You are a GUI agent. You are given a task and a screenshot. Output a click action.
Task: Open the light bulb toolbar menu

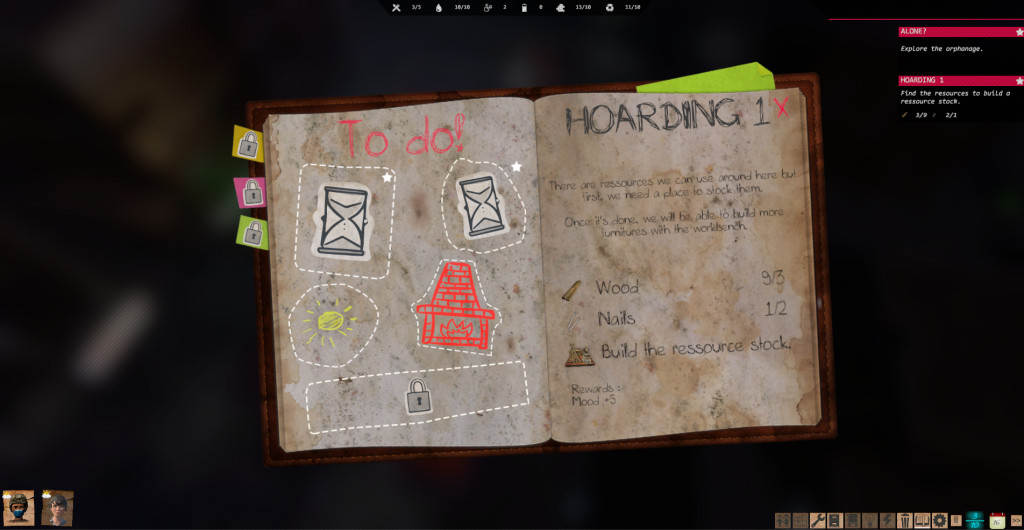point(869,520)
